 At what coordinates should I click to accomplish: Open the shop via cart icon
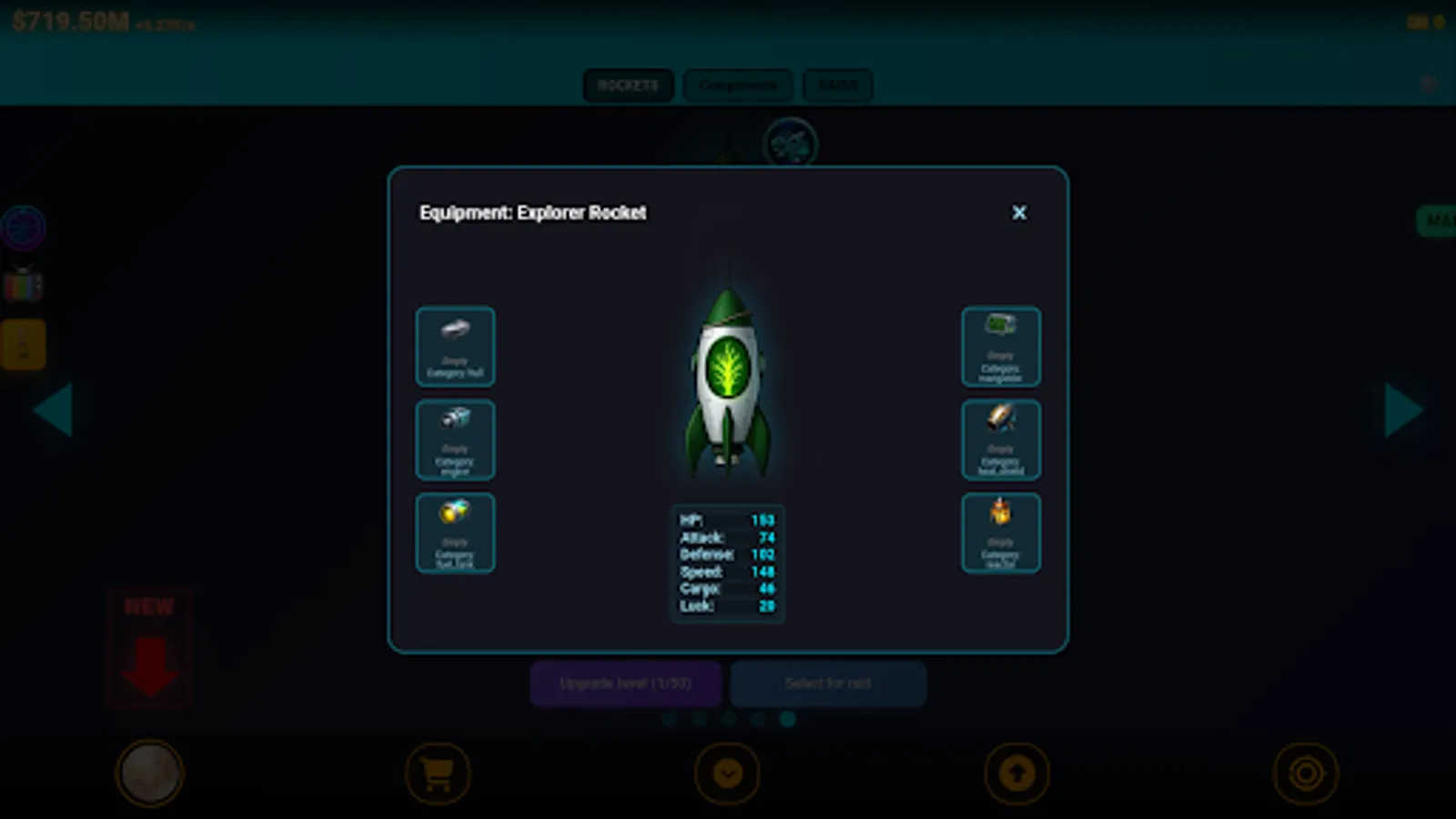point(438,772)
